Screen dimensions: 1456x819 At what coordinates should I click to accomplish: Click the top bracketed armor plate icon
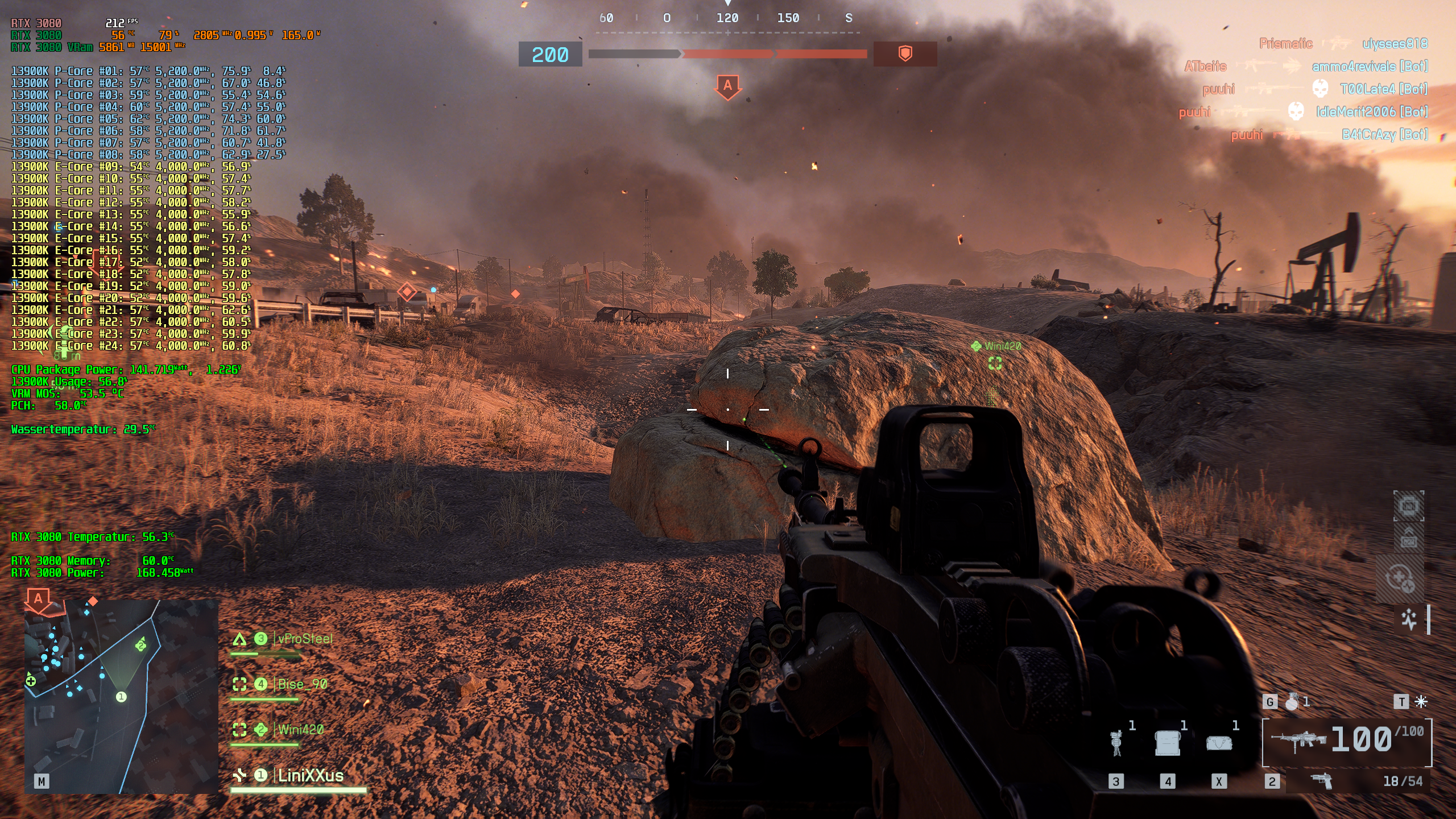pyautogui.click(x=1408, y=506)
